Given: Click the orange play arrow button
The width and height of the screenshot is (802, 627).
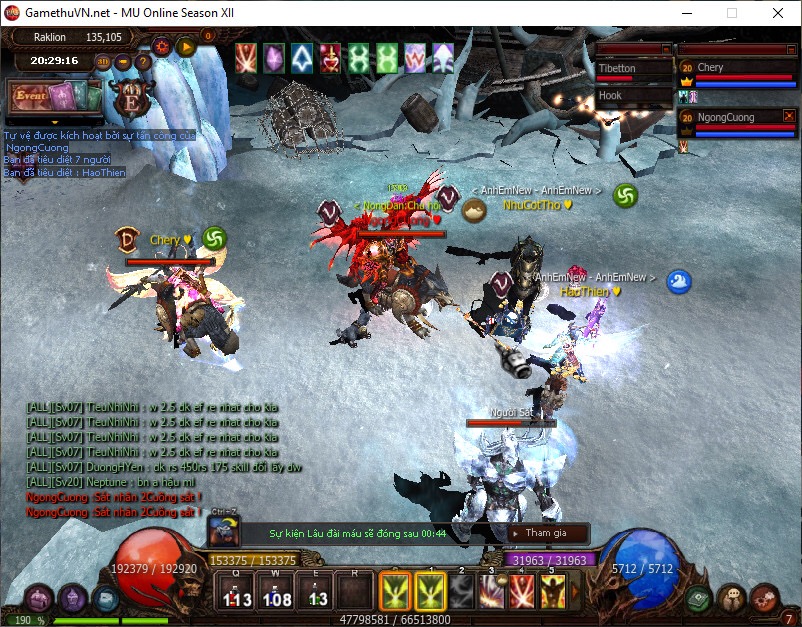Looking at the screenshot, I should click(185, 45).
